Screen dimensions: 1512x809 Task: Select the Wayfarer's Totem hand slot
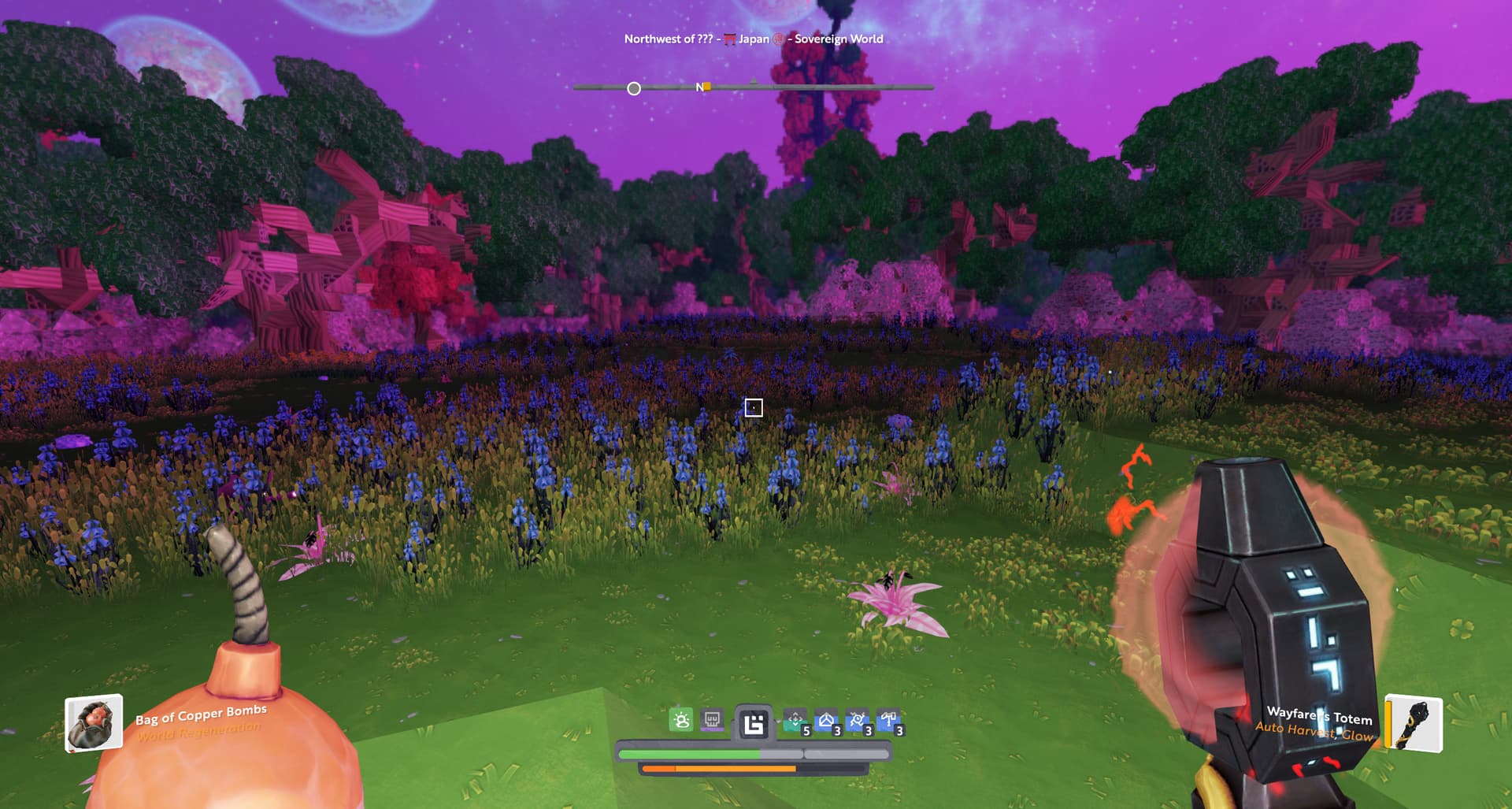coord(1414,723)
